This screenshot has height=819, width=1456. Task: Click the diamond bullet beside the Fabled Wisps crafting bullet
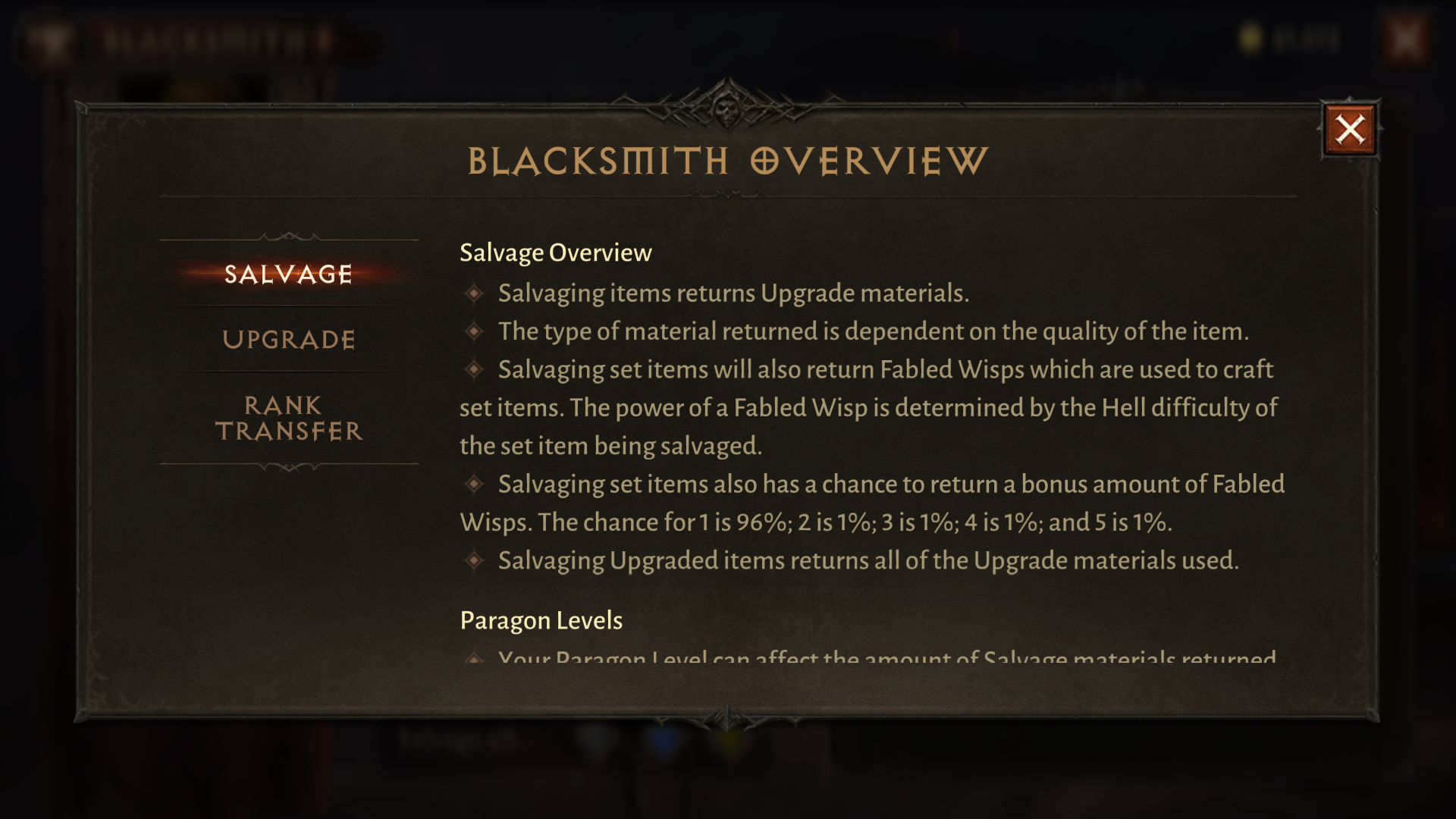pyautogui.click(x=475, y=369)
